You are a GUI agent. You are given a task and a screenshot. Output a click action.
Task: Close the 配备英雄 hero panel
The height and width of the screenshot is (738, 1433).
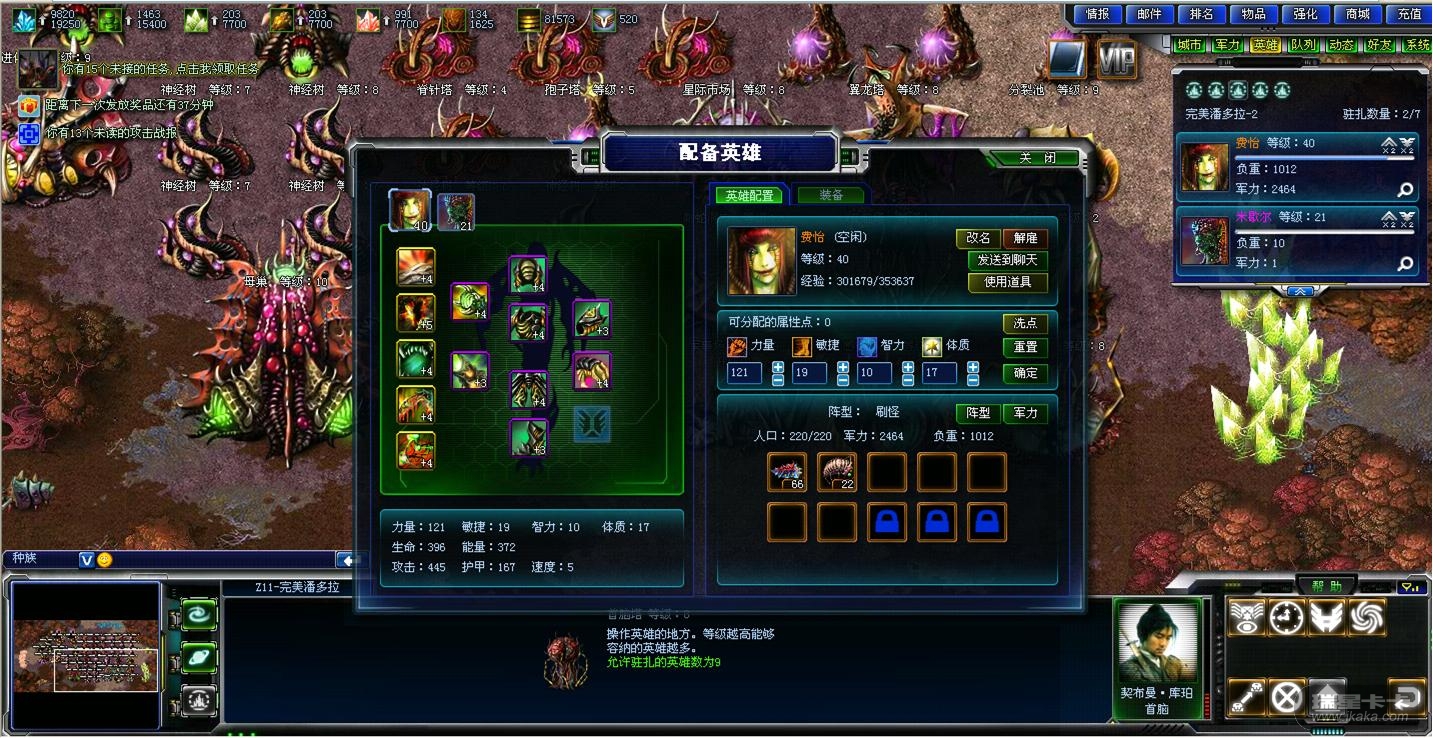point(1036,158)
